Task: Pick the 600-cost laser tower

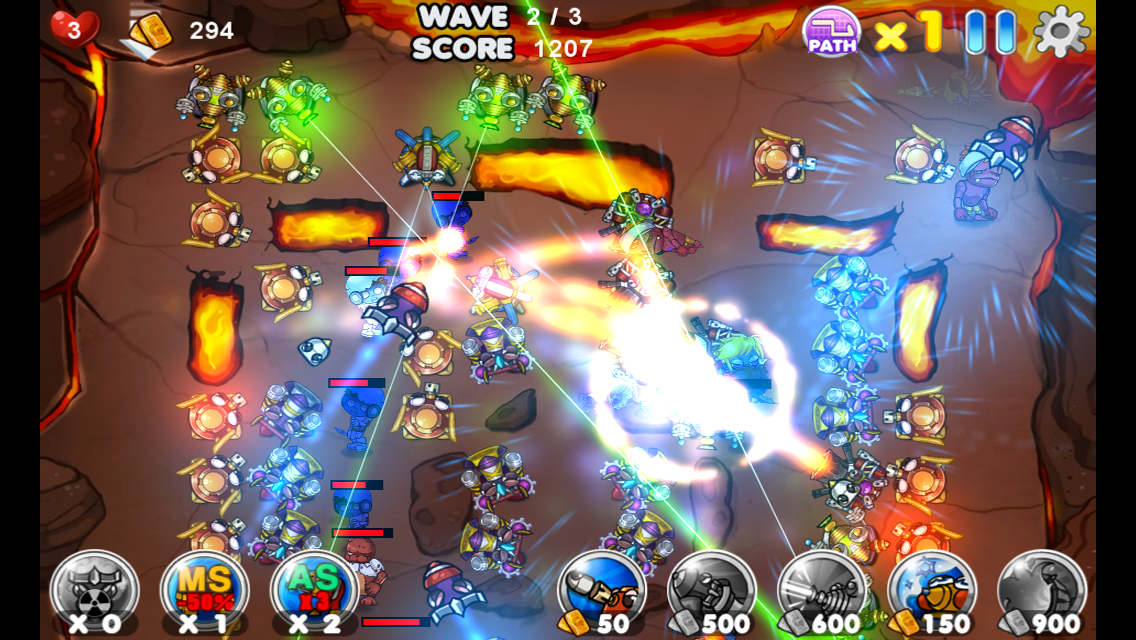Action: pos(822,592)
